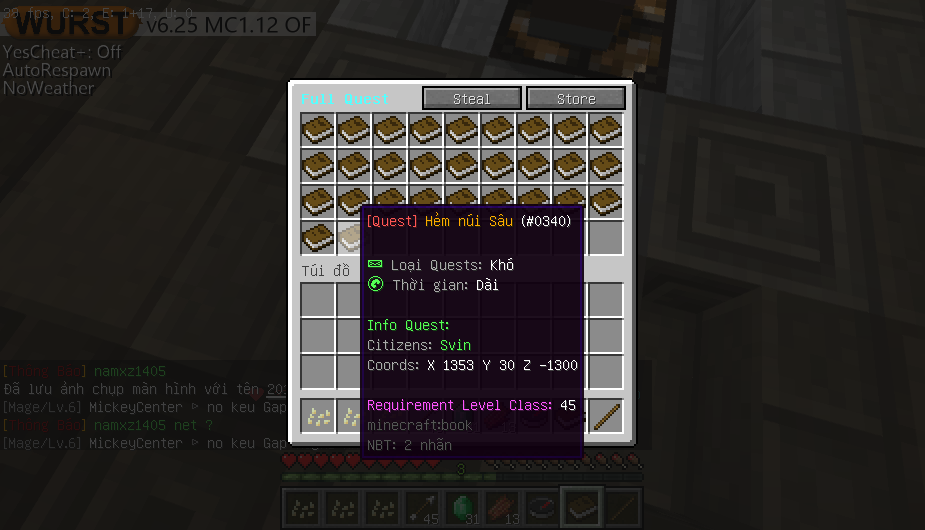This screenshot has width=925, height=530.
Task: Select the emerald stack in the hotbar
Action: 462,508
